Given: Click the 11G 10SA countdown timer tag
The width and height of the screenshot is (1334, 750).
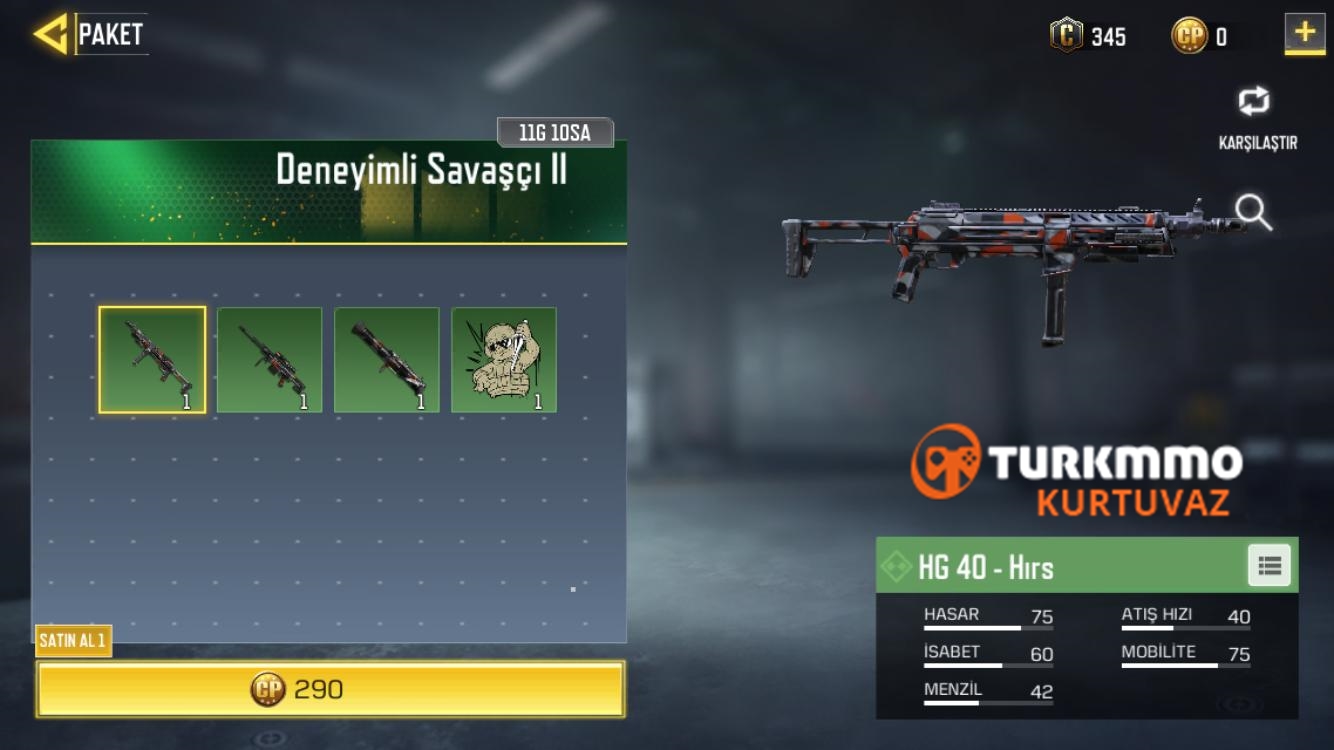Looking at the screenshot, I should click(x=556, y=131).
